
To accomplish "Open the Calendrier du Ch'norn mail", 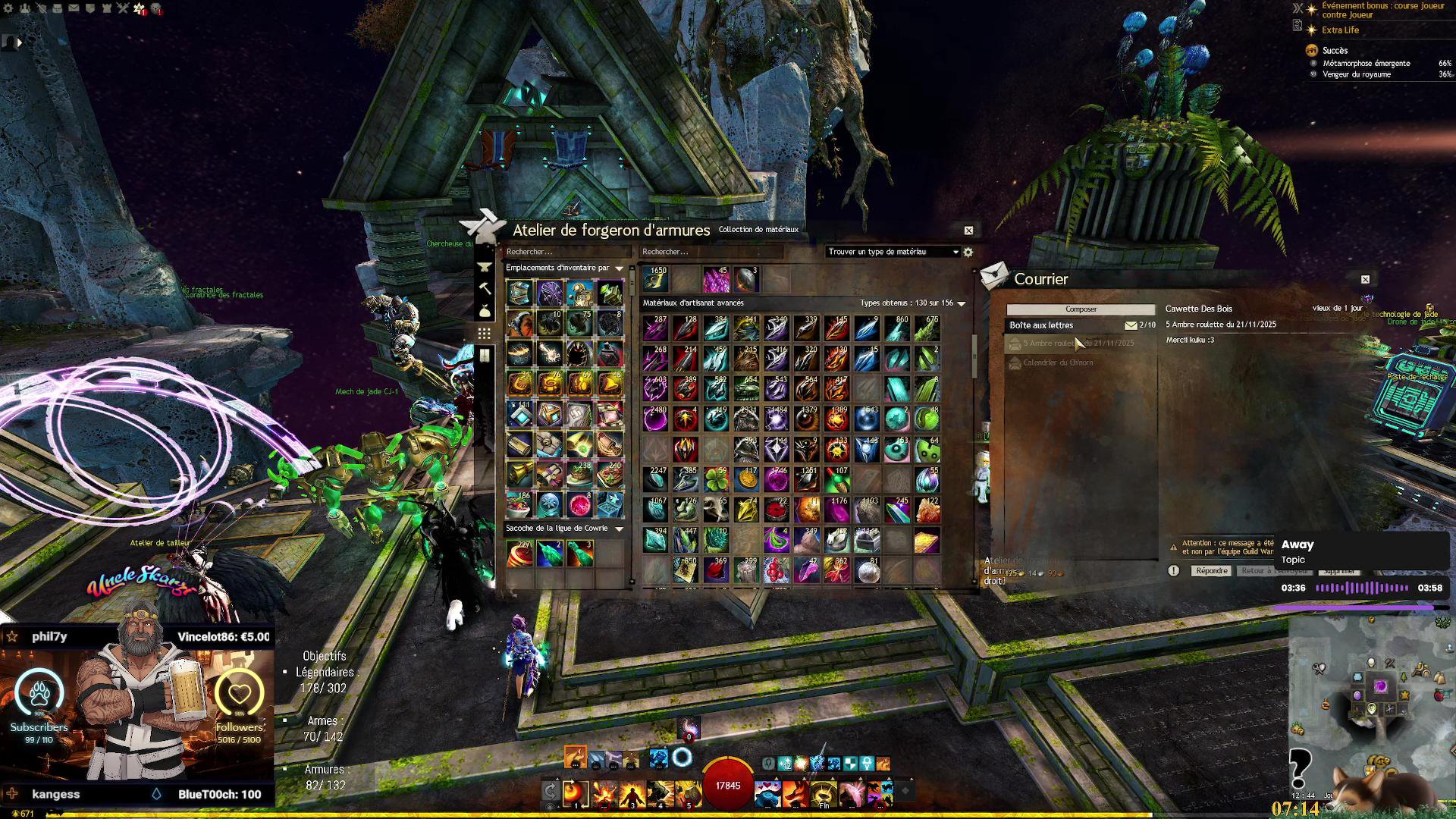I will 1058,363.
